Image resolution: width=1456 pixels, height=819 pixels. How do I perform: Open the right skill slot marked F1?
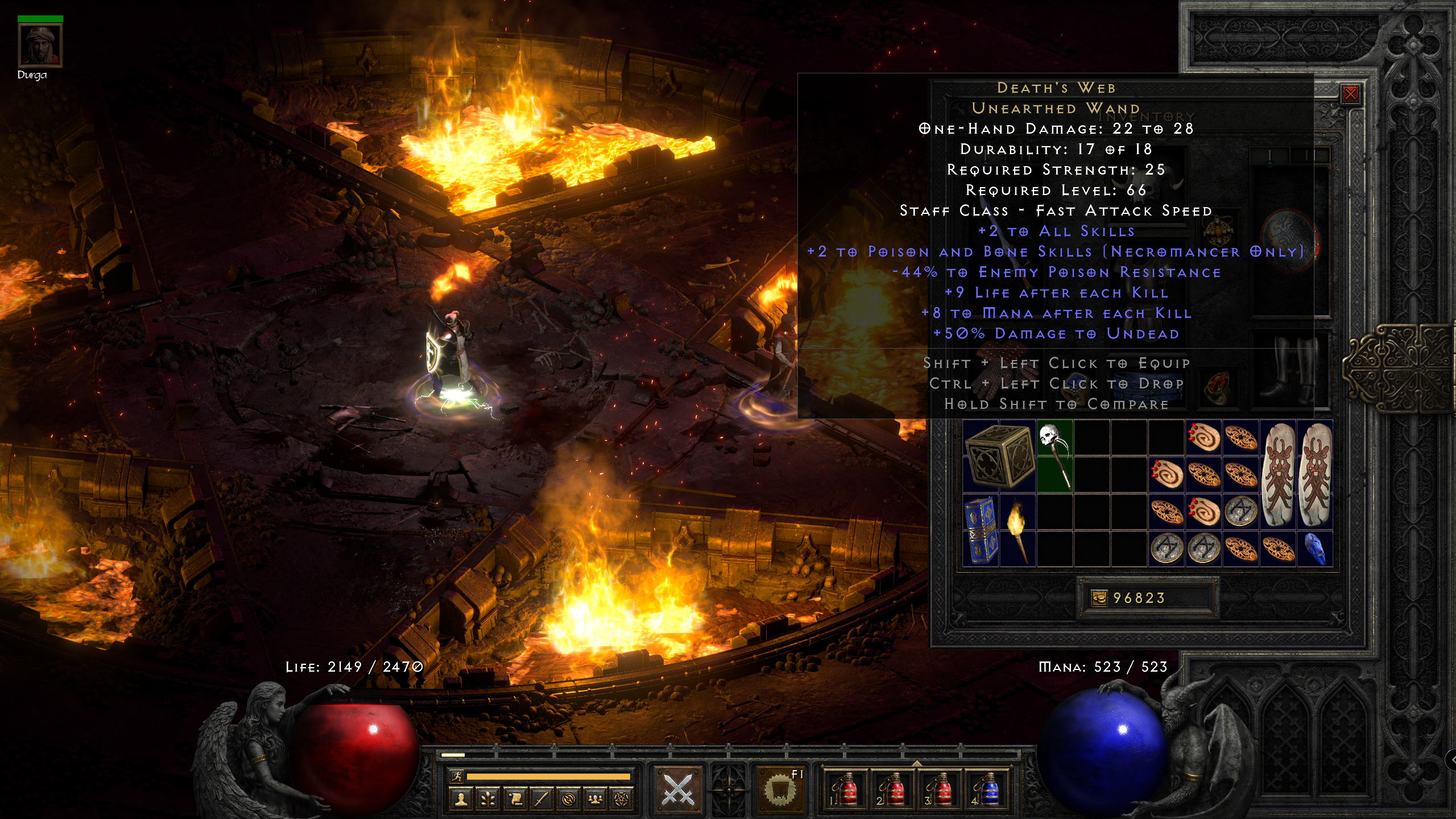tap(780, 789)
